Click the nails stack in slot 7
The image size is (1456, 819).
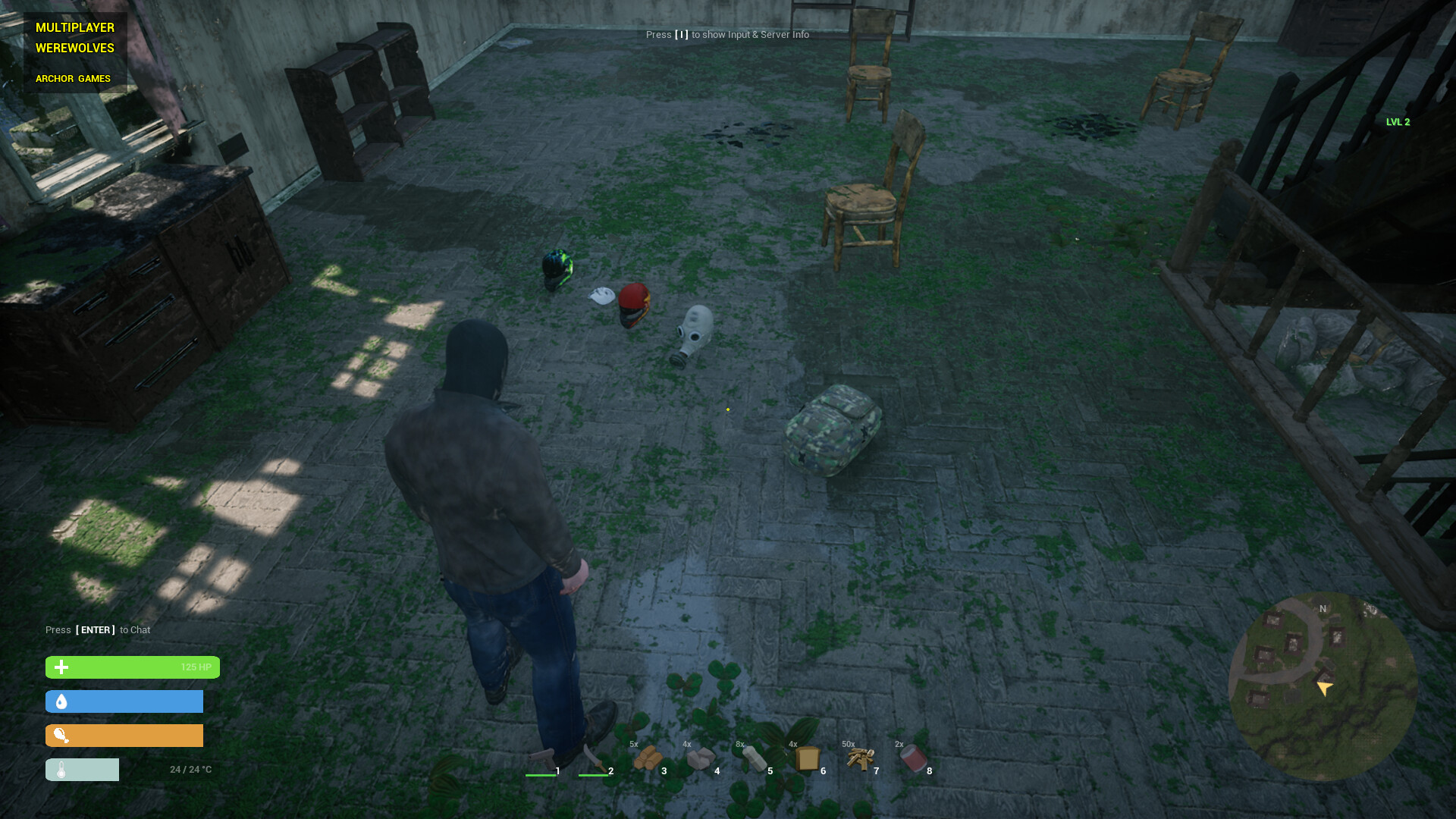[862, 758]
